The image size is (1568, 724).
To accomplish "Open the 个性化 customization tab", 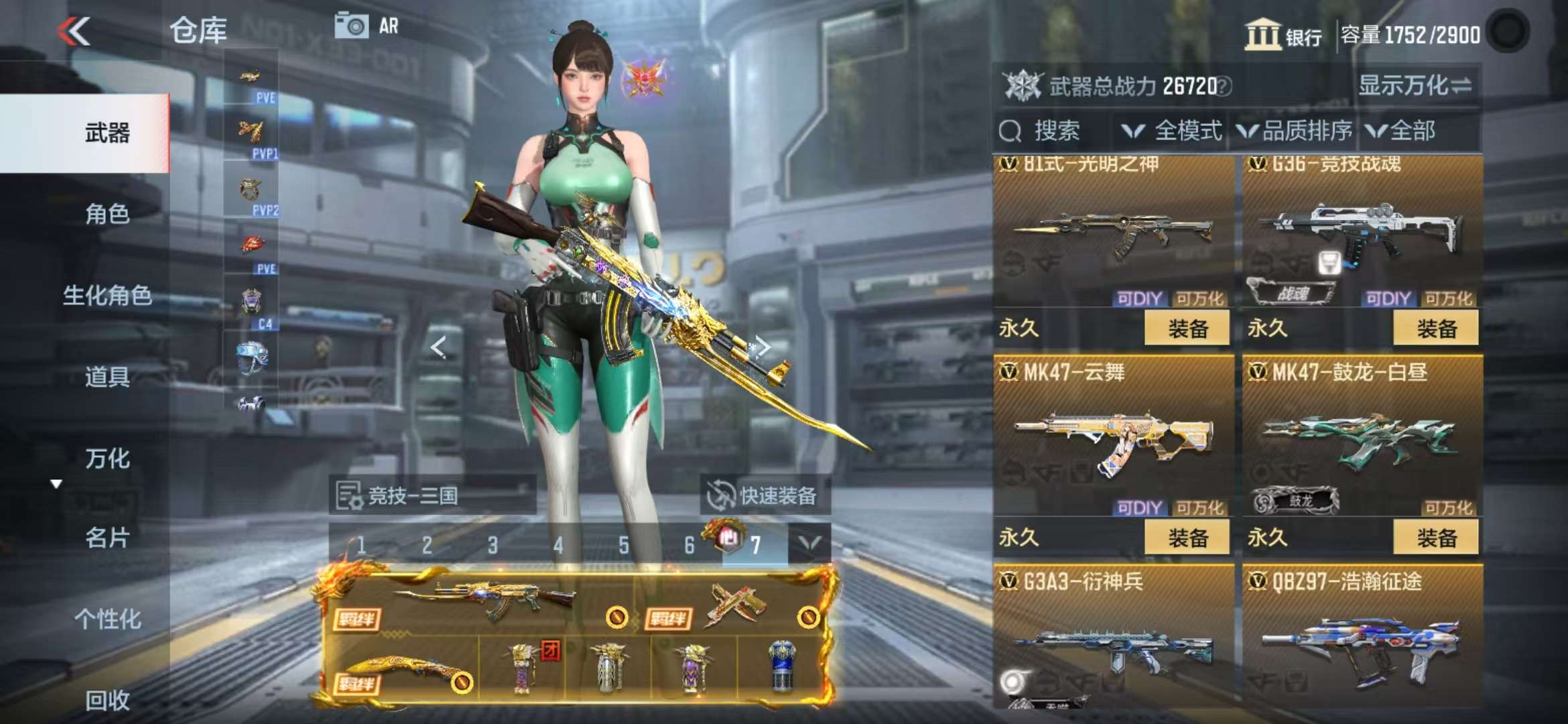I will [107, 619].
